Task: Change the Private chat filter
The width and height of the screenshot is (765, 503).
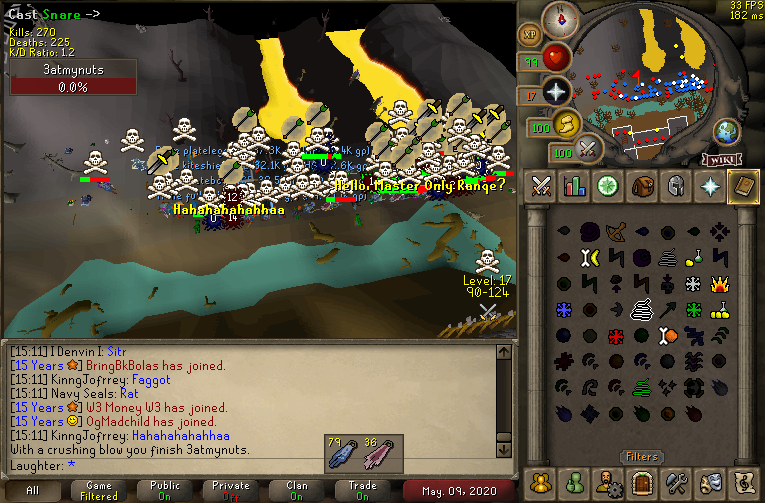Action: [231, 490]
